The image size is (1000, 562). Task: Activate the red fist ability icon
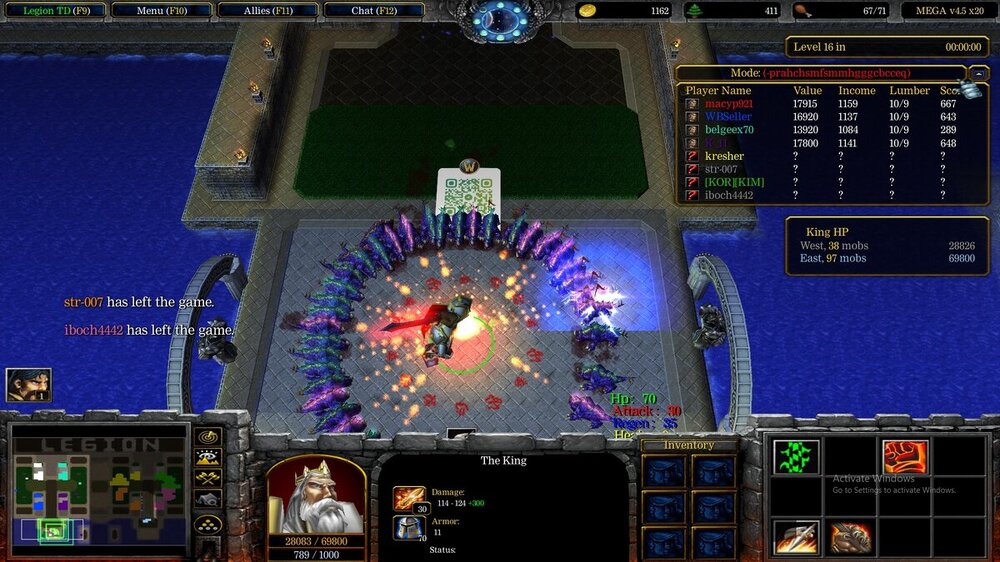(904, 457)
